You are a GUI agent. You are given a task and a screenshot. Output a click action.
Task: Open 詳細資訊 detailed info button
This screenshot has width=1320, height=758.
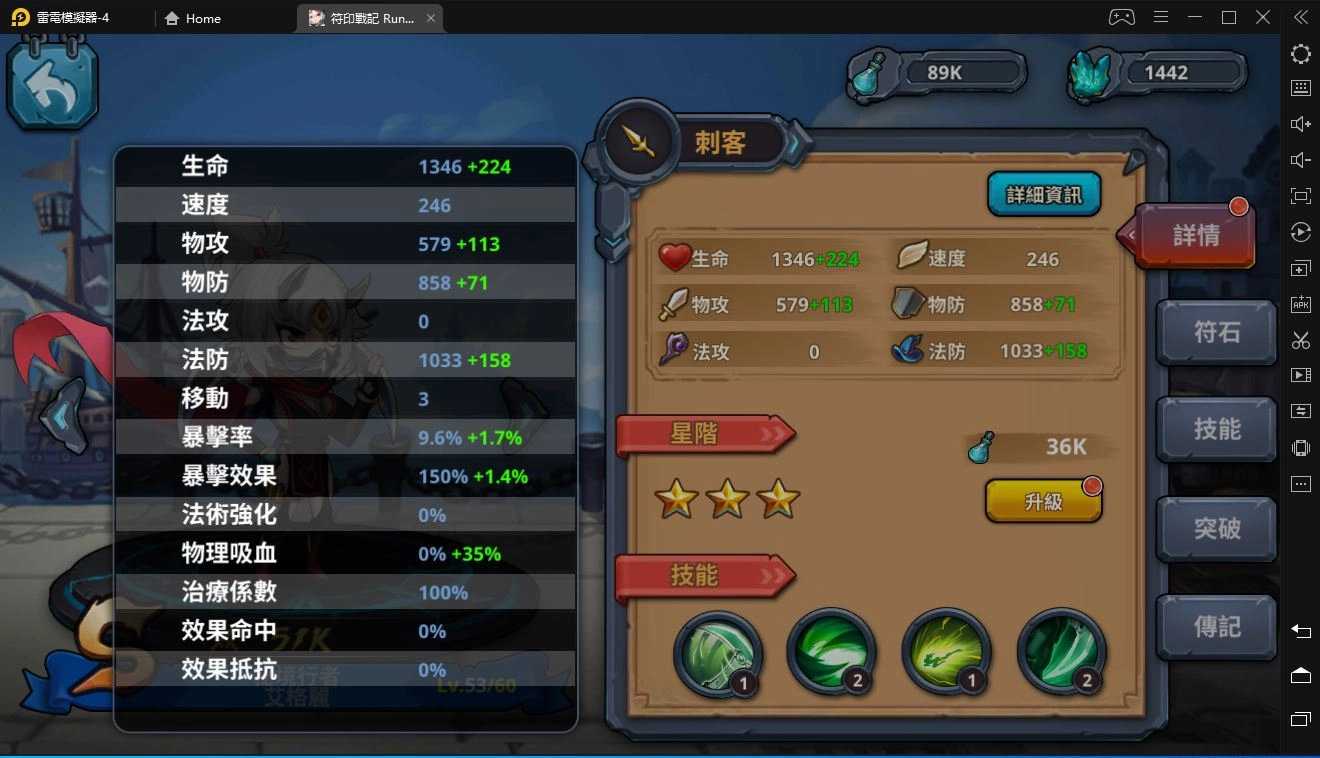pyautogui.click(x=1044, y=195)
